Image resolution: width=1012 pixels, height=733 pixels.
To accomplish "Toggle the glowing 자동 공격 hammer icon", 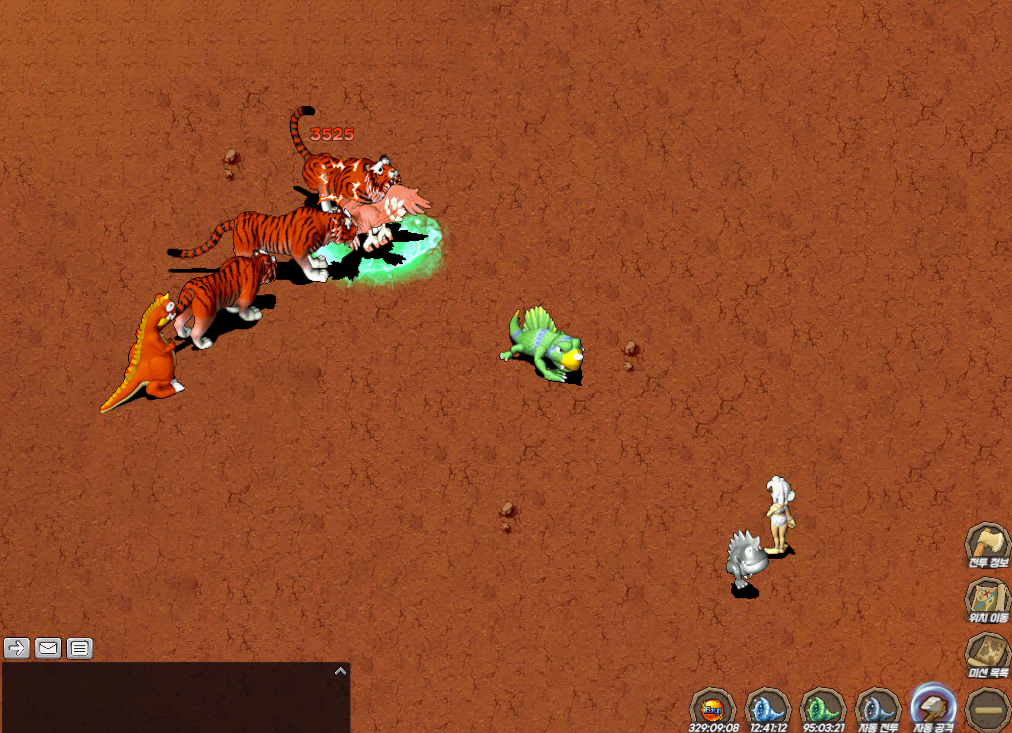I will click(x=934, y=706).
